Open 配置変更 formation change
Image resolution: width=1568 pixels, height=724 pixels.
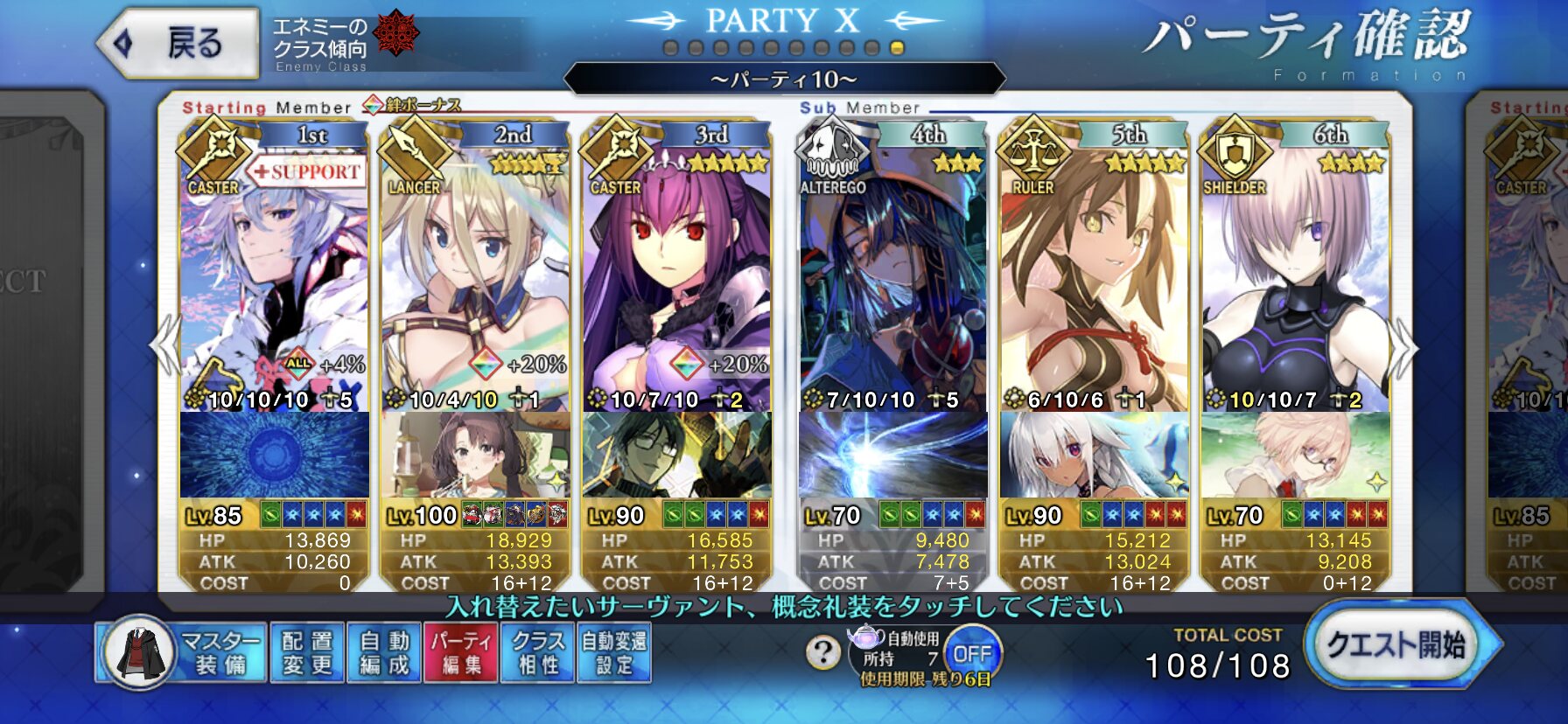coord(307,653)
